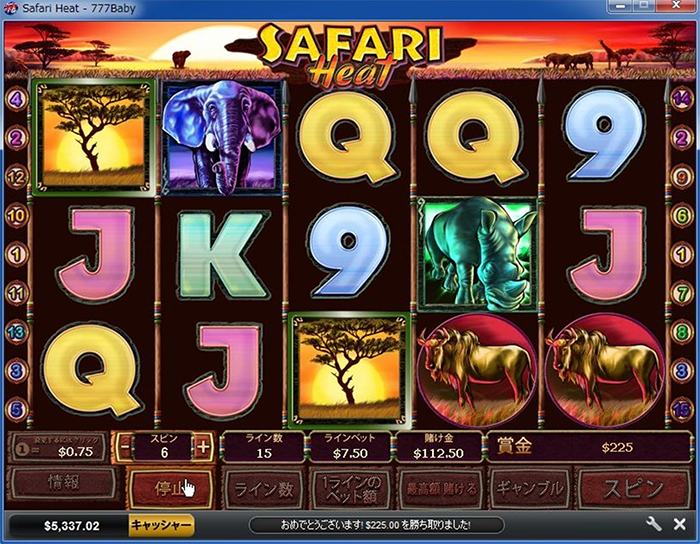Decrease auto spin count with minus
The image size is (700, 544).
click(123, 447)
